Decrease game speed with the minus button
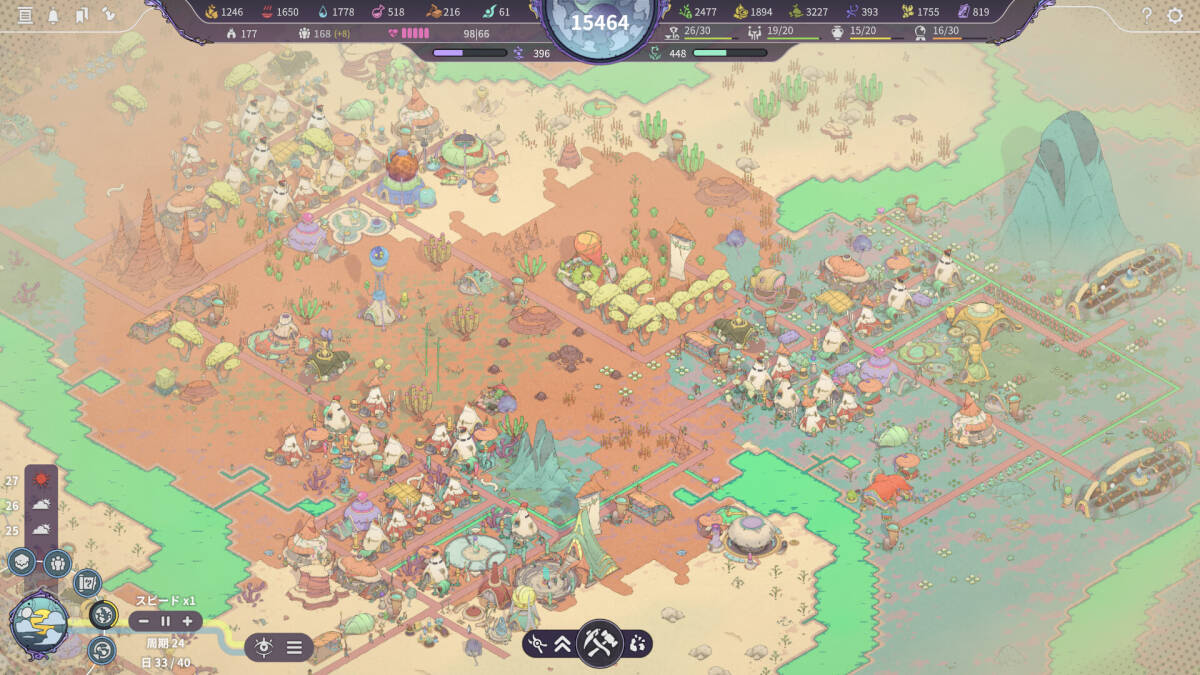 pyautogui.click(x=143, y=621)
